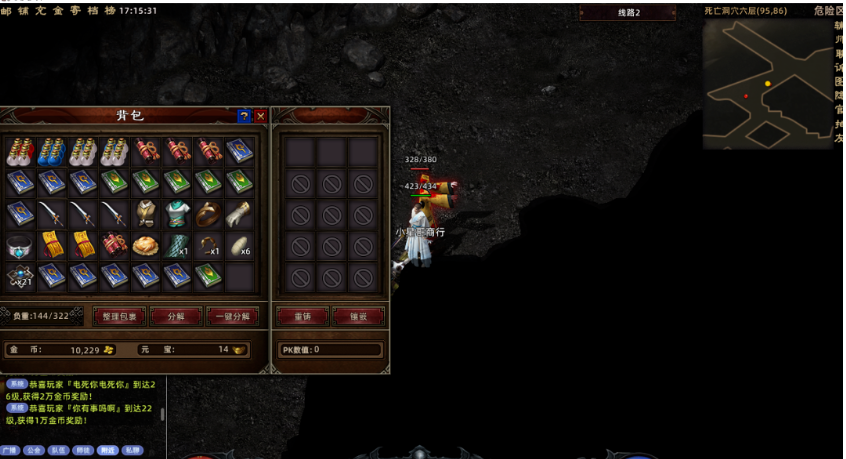Viewport: 846px width, 459px height.
Task: Select the brown vest armor item
Action: tap(146, 214)
